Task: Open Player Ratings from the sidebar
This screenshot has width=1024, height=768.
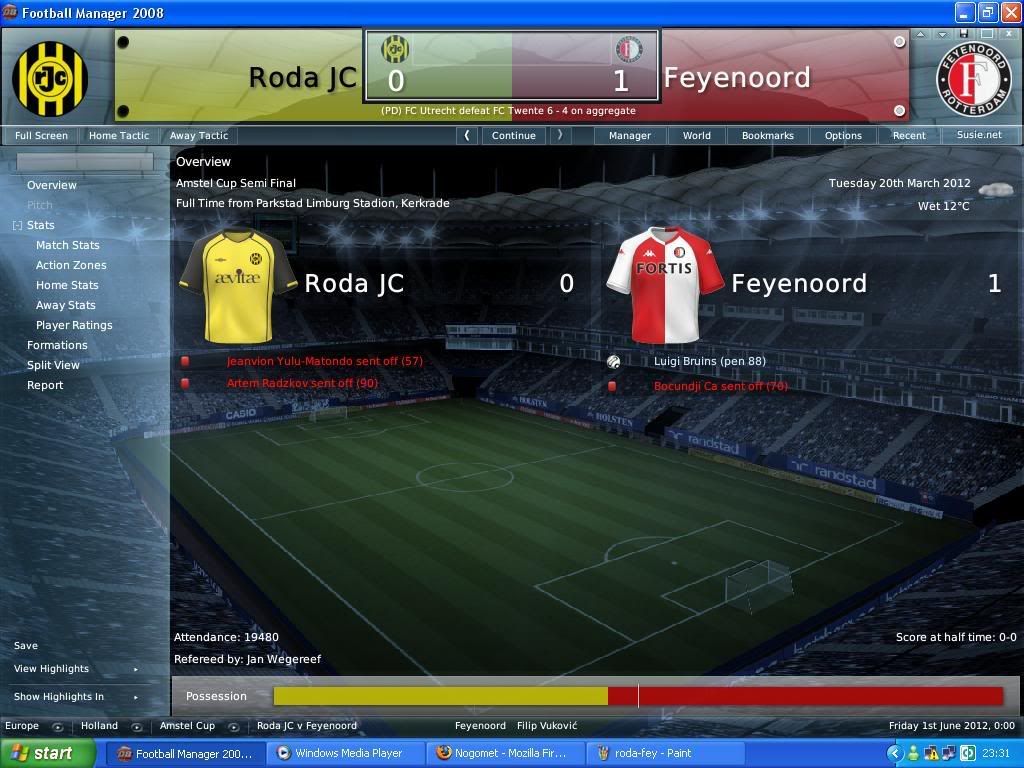Action: coord(74,325)
